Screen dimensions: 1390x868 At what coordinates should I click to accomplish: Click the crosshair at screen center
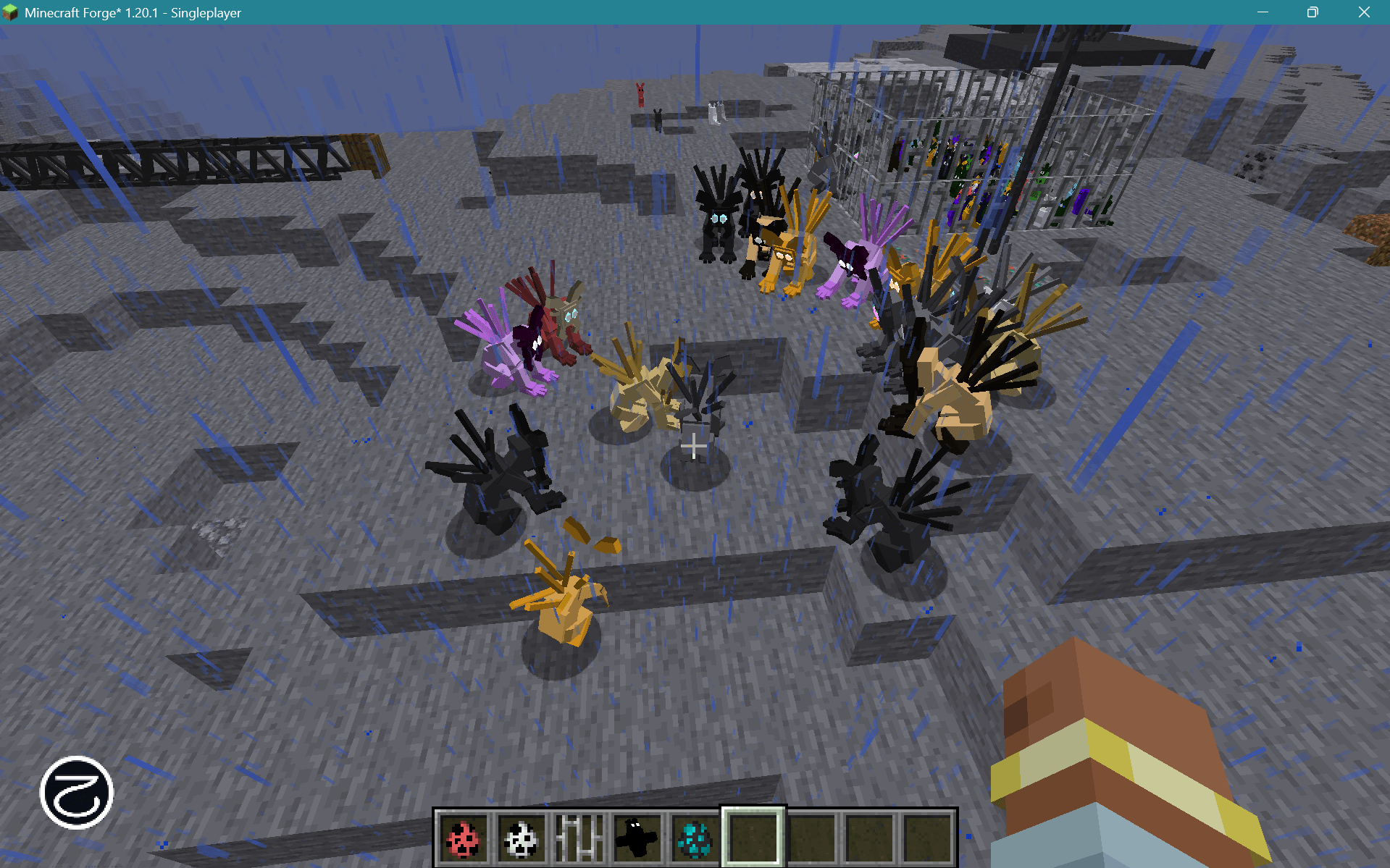tap(693, 447)
